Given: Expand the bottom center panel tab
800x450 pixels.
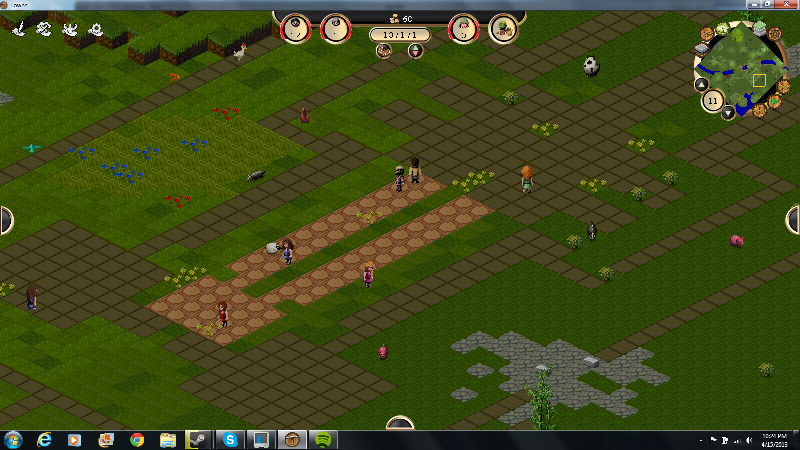Looking at the screenshot, I should tap(400, 423).
